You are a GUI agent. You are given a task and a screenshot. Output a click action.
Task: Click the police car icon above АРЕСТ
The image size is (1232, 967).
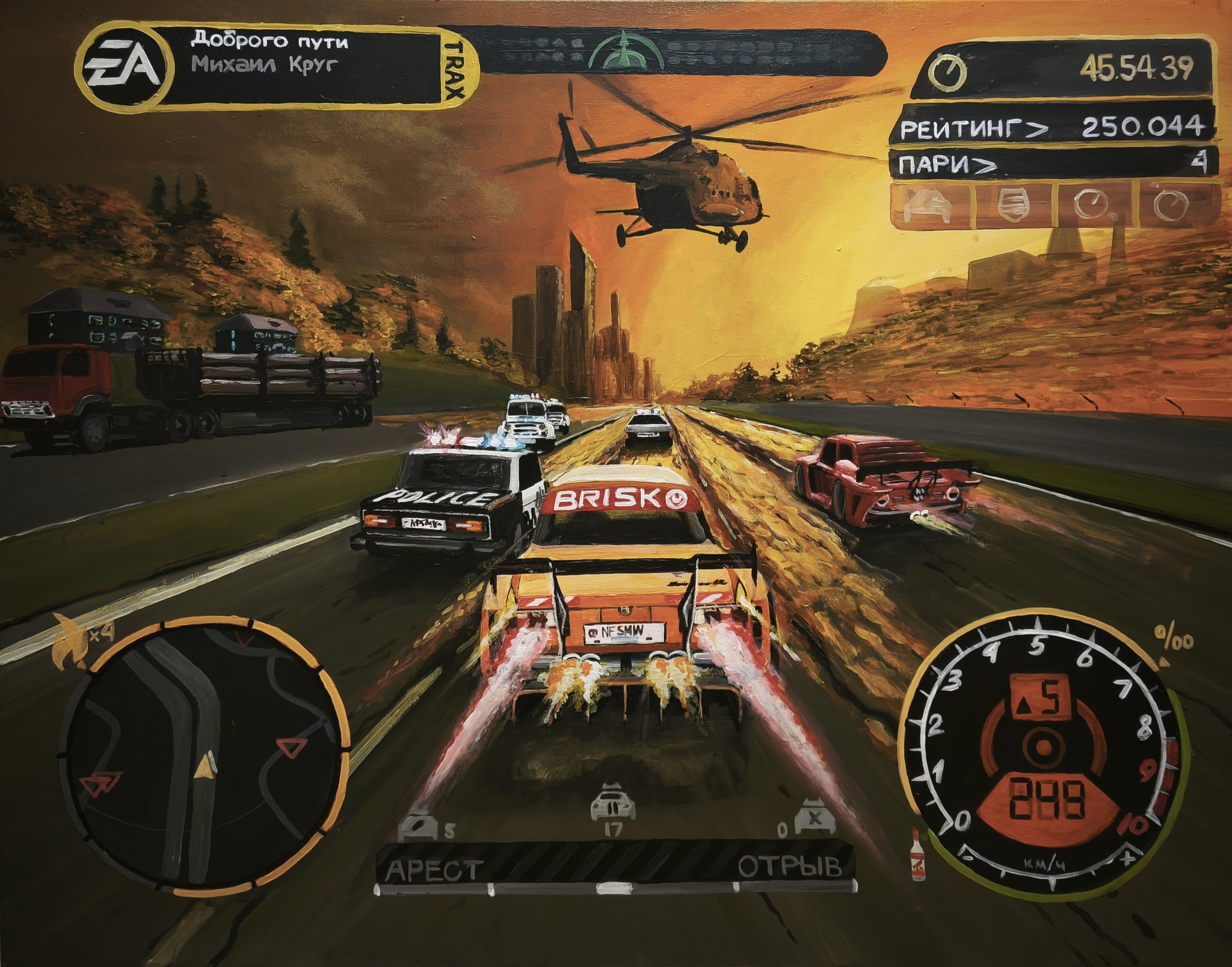[419, 827]
